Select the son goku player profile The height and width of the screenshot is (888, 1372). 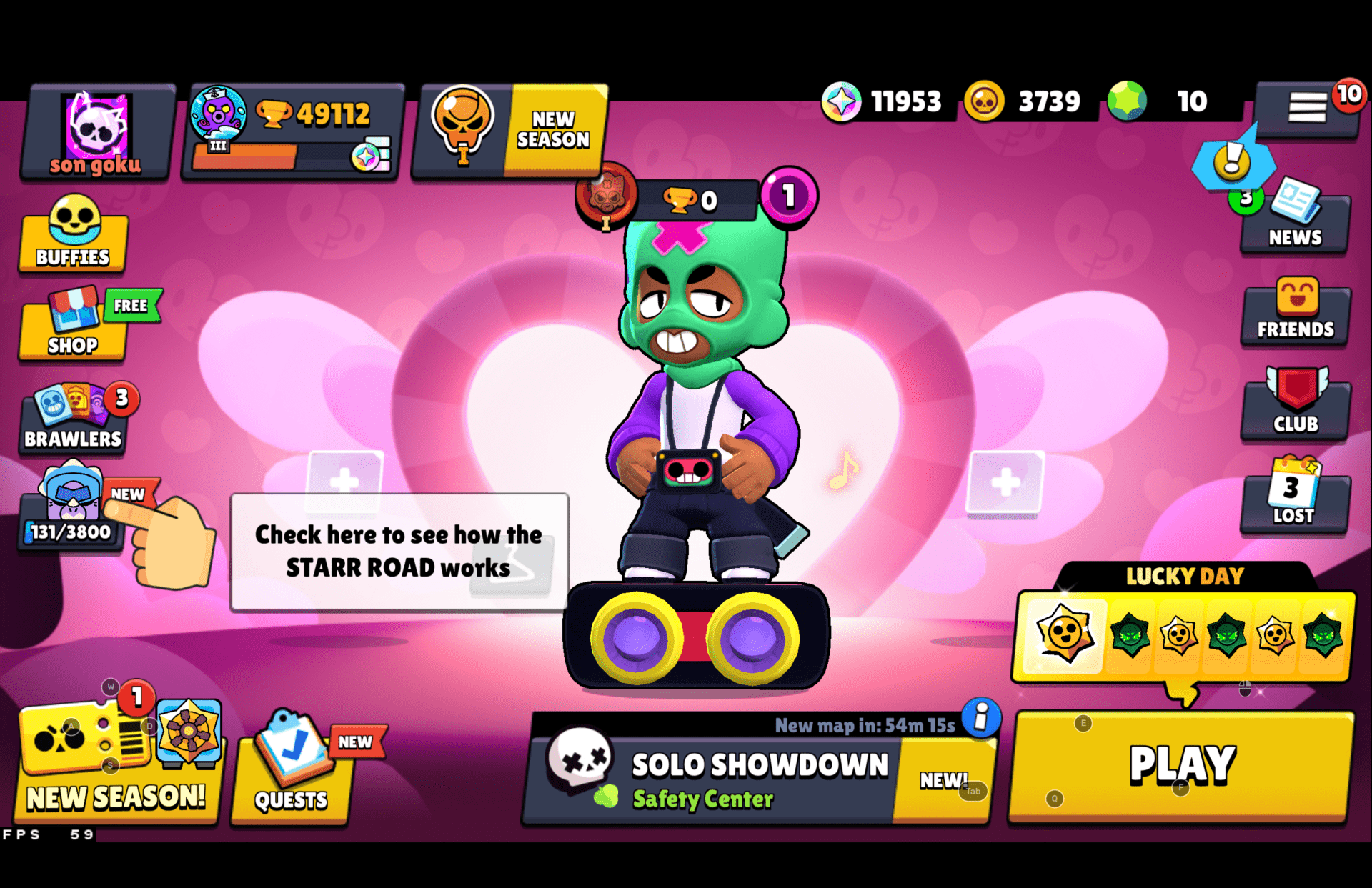(x=95, y=131)
